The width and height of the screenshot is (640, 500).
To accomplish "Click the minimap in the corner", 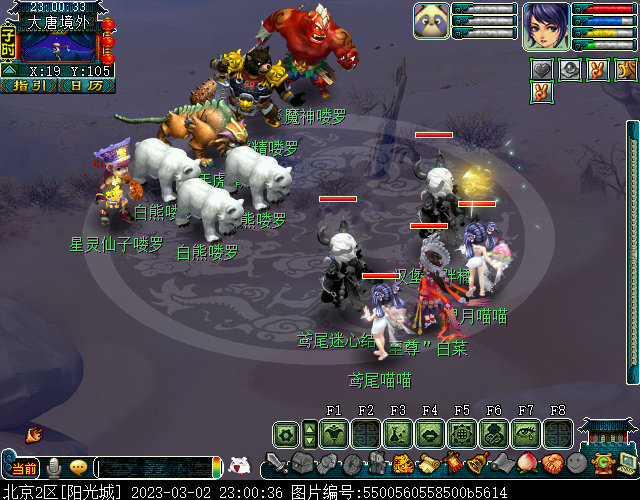I will point(58,45).
